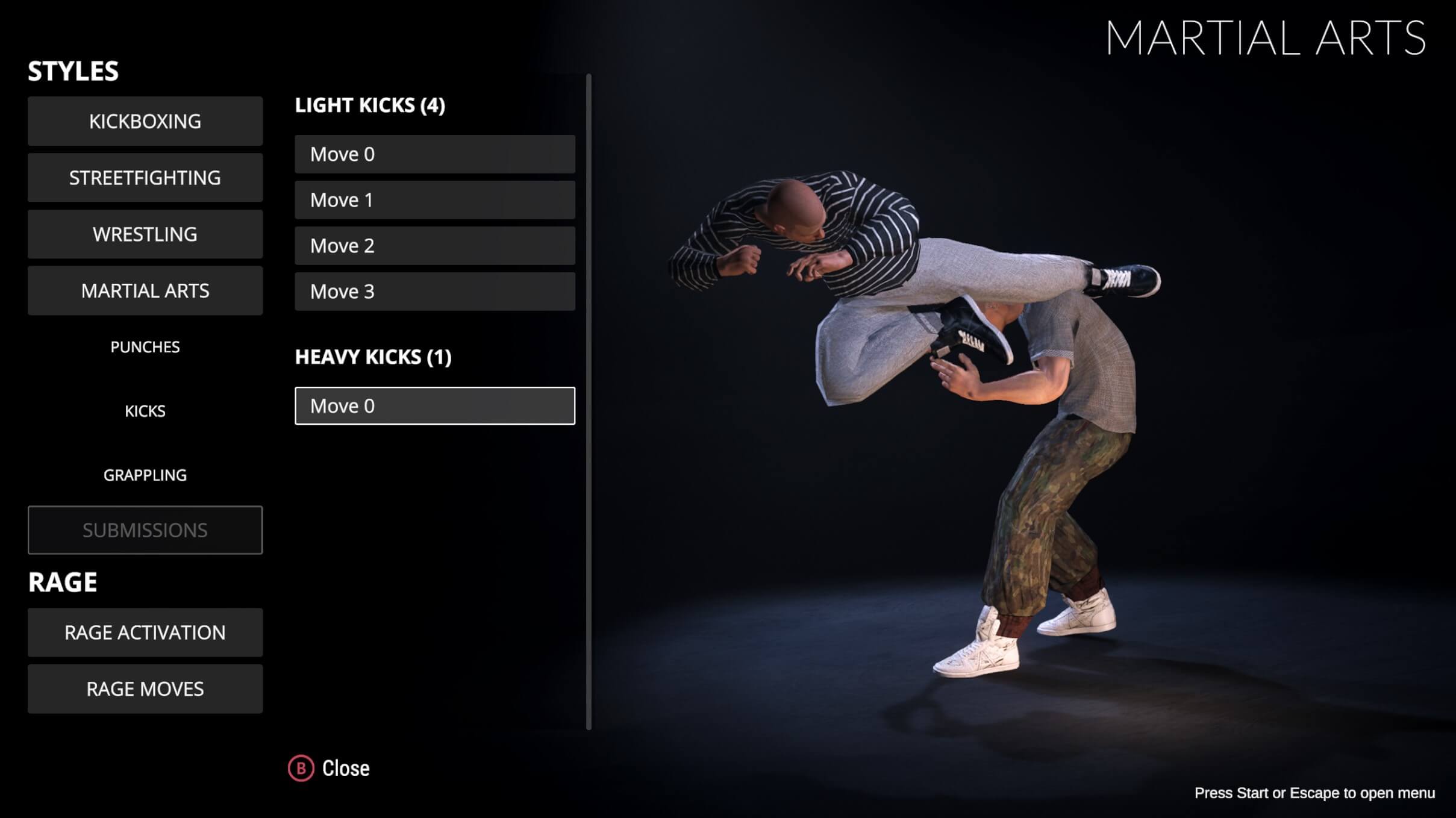Close the move list panel
Viewport: 1456px width, 818px height.
tap(330, 769)
